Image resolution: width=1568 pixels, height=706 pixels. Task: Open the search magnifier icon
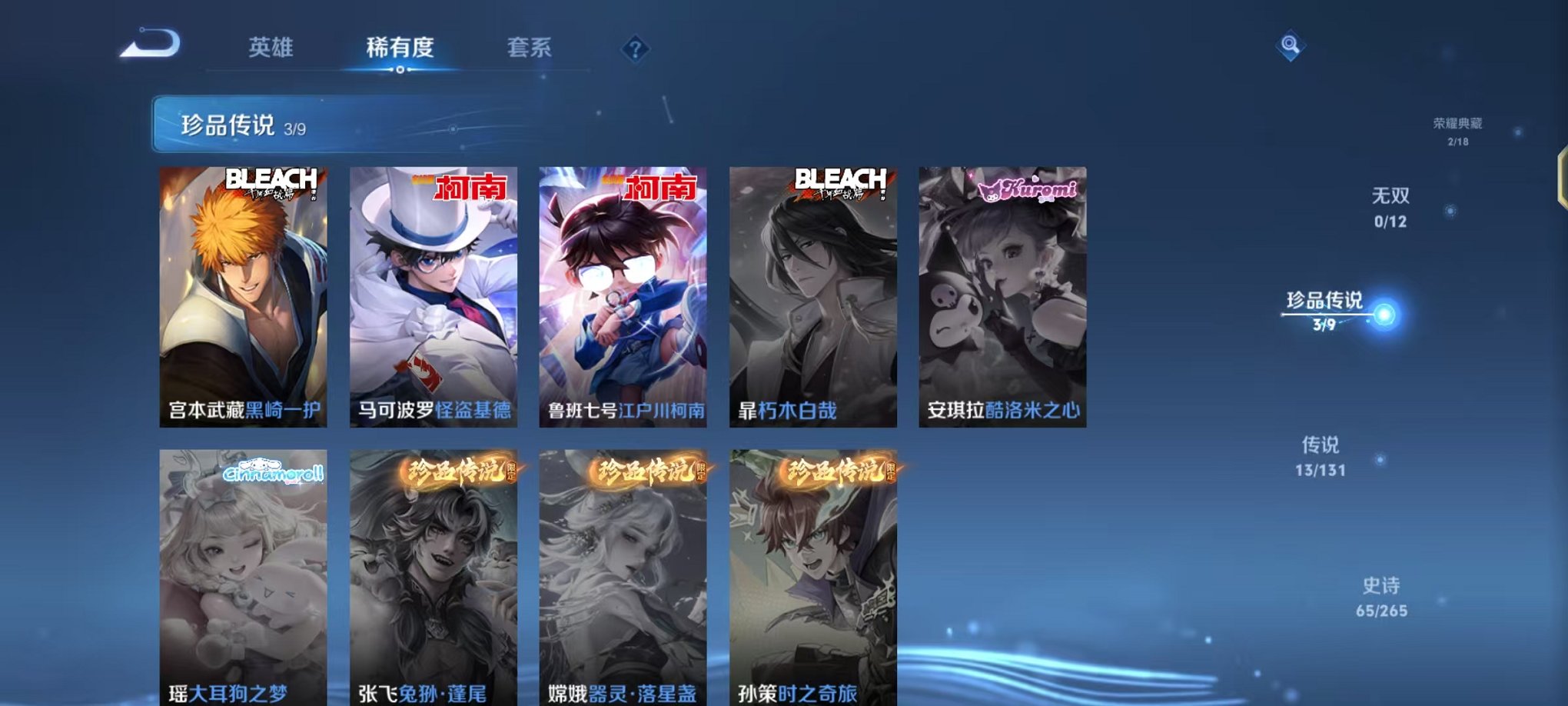coord(1291,46)
